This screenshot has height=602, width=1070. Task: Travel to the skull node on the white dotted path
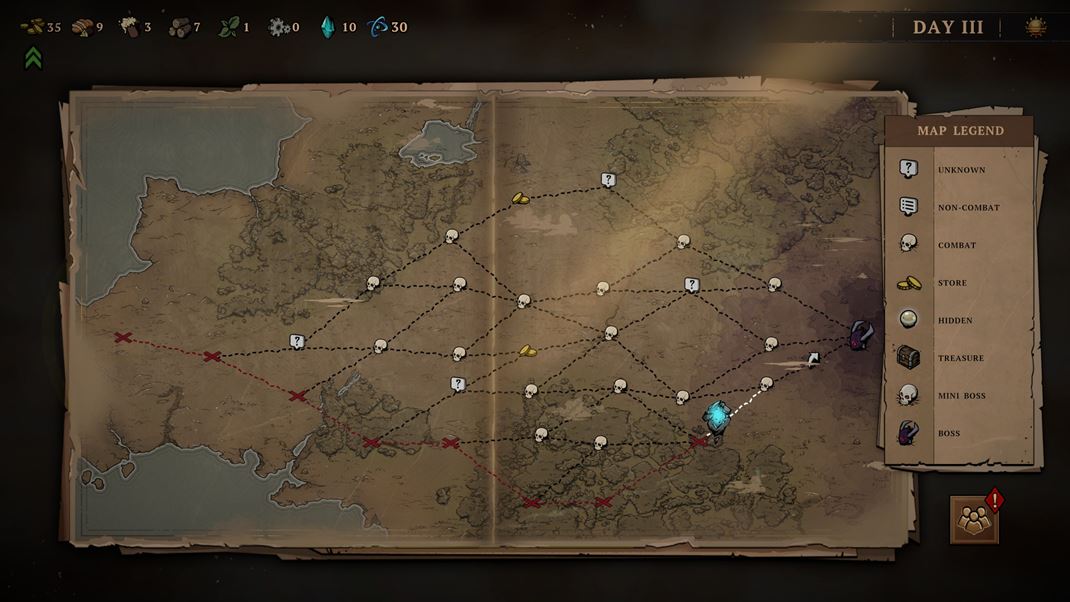tap(766, 383)
